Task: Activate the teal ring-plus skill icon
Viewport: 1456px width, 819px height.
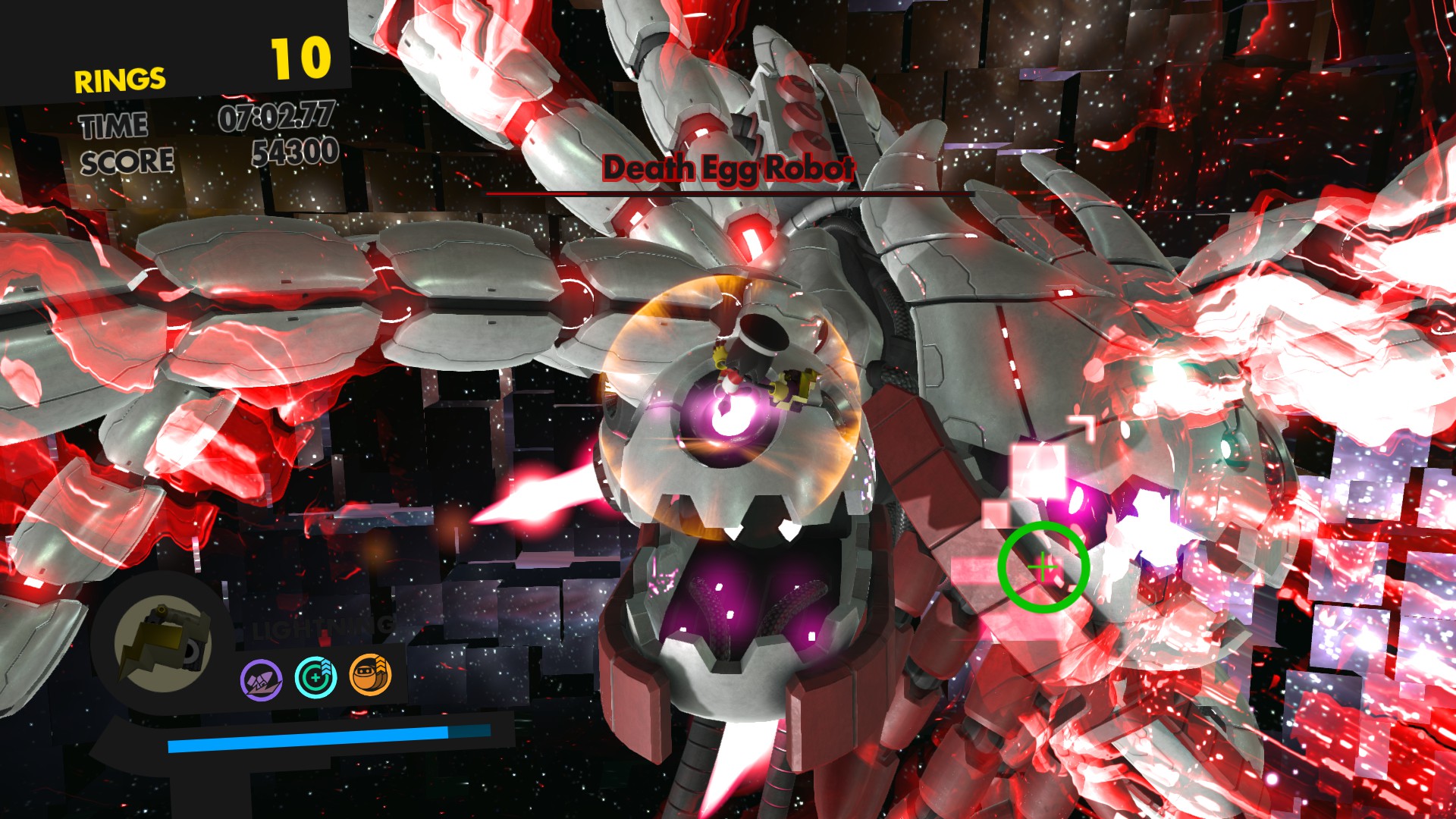Action: point(315,677)
